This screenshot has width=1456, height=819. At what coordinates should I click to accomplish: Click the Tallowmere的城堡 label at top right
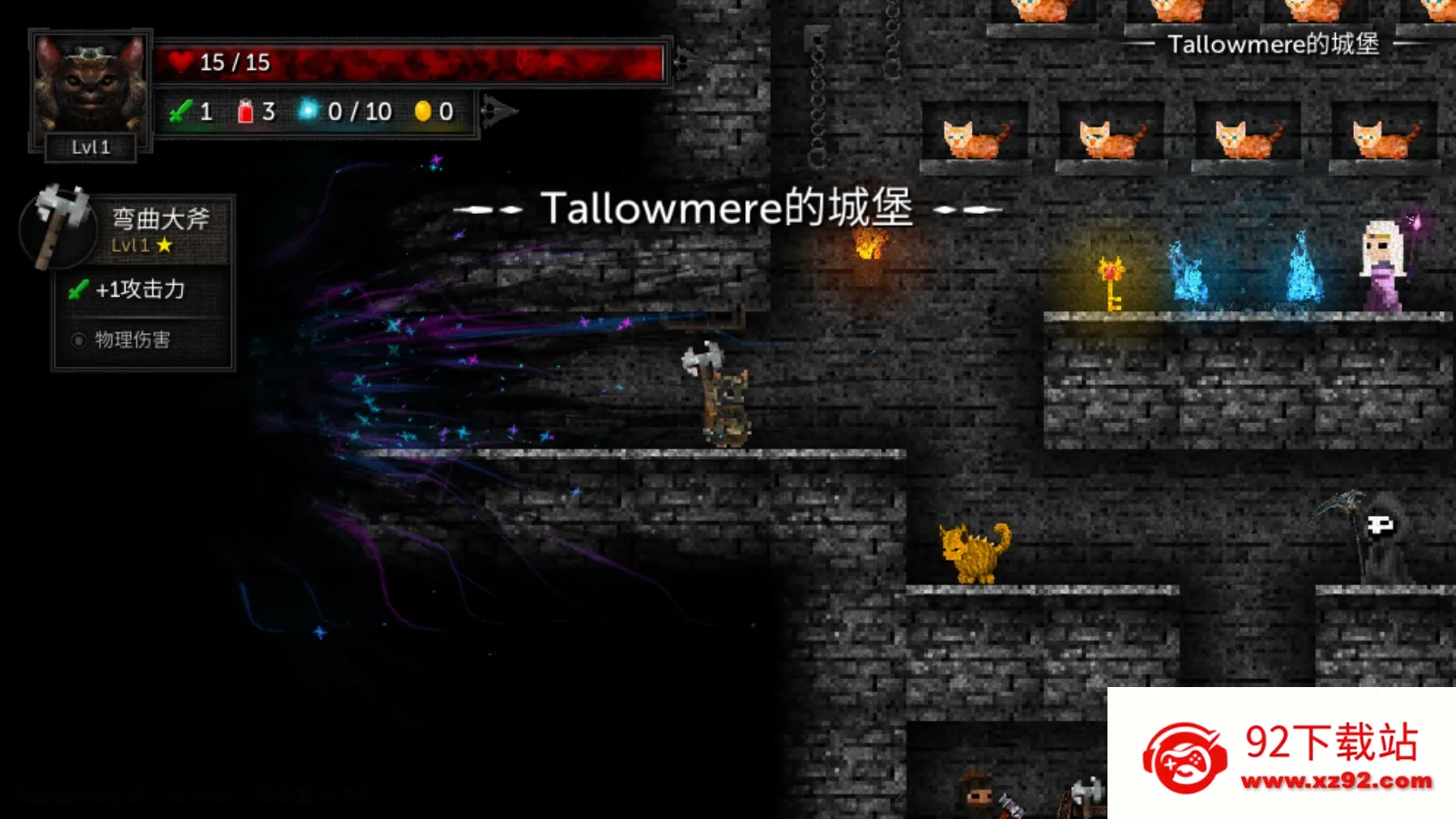[x=1274, y=44]
